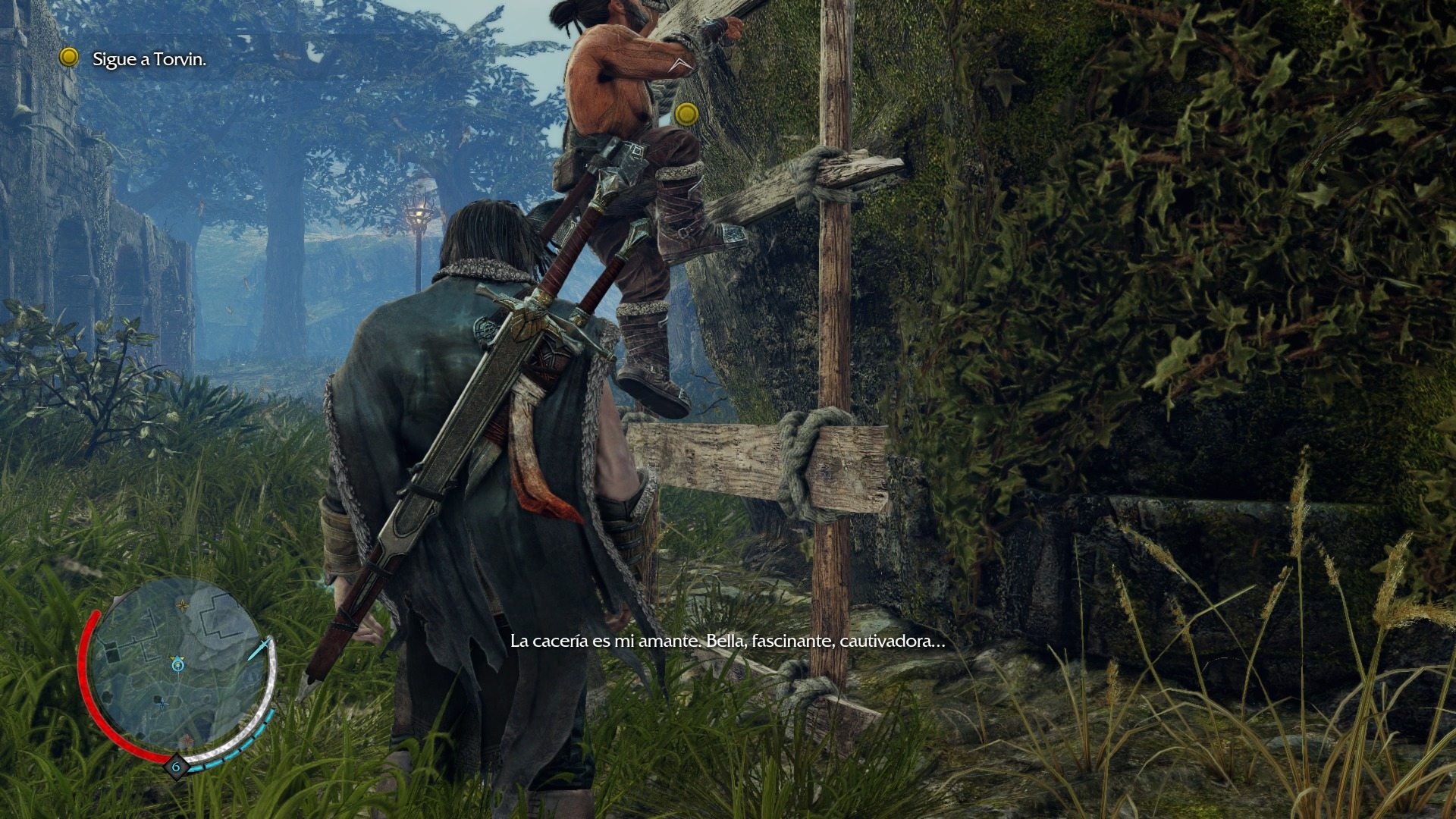Click the diamond rune badge below the minimap
The height and width of the screenshot is (819, 1456).
pos(176,767)
